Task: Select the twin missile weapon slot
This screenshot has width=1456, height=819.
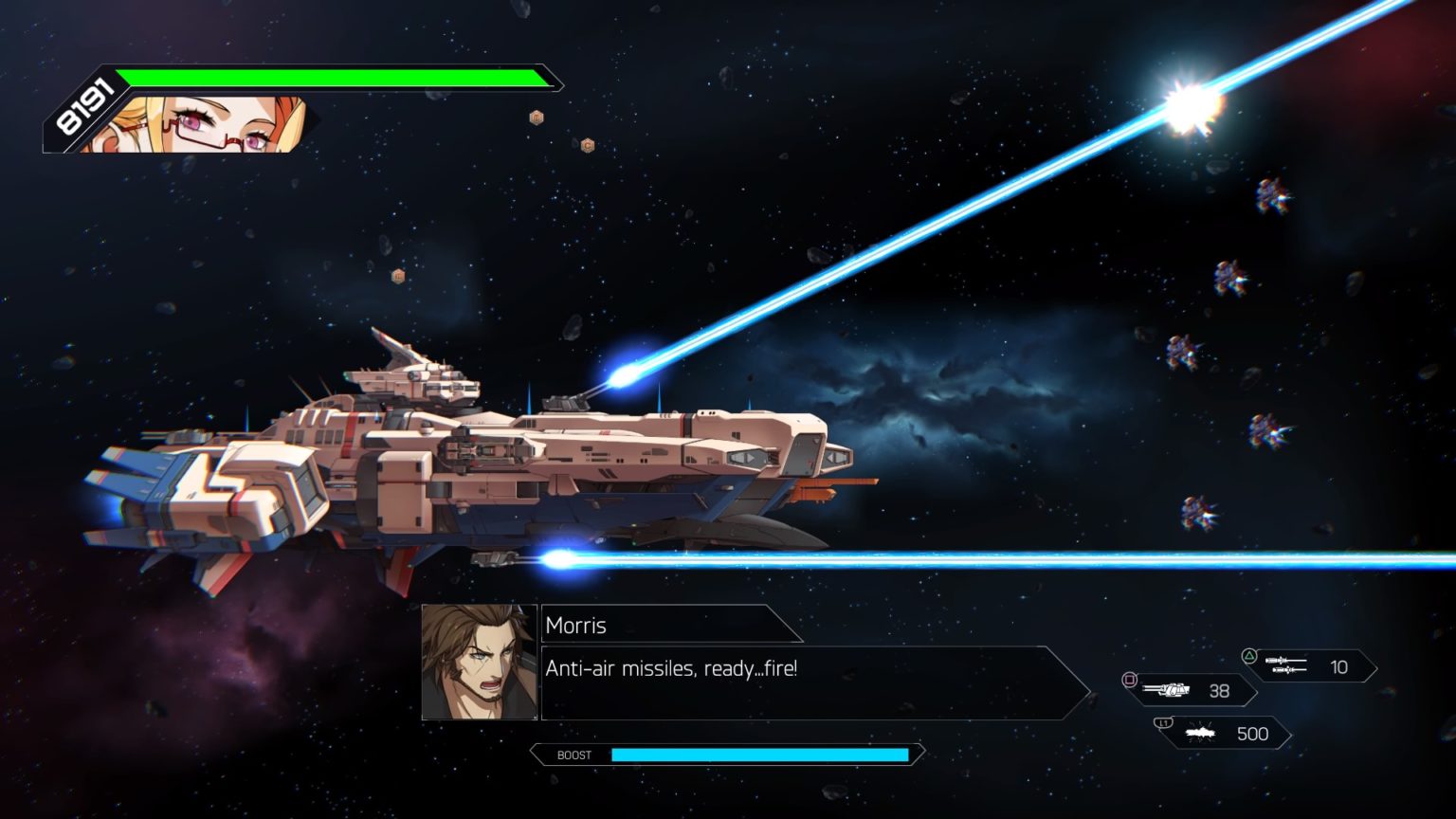Action: [1310, 666]
